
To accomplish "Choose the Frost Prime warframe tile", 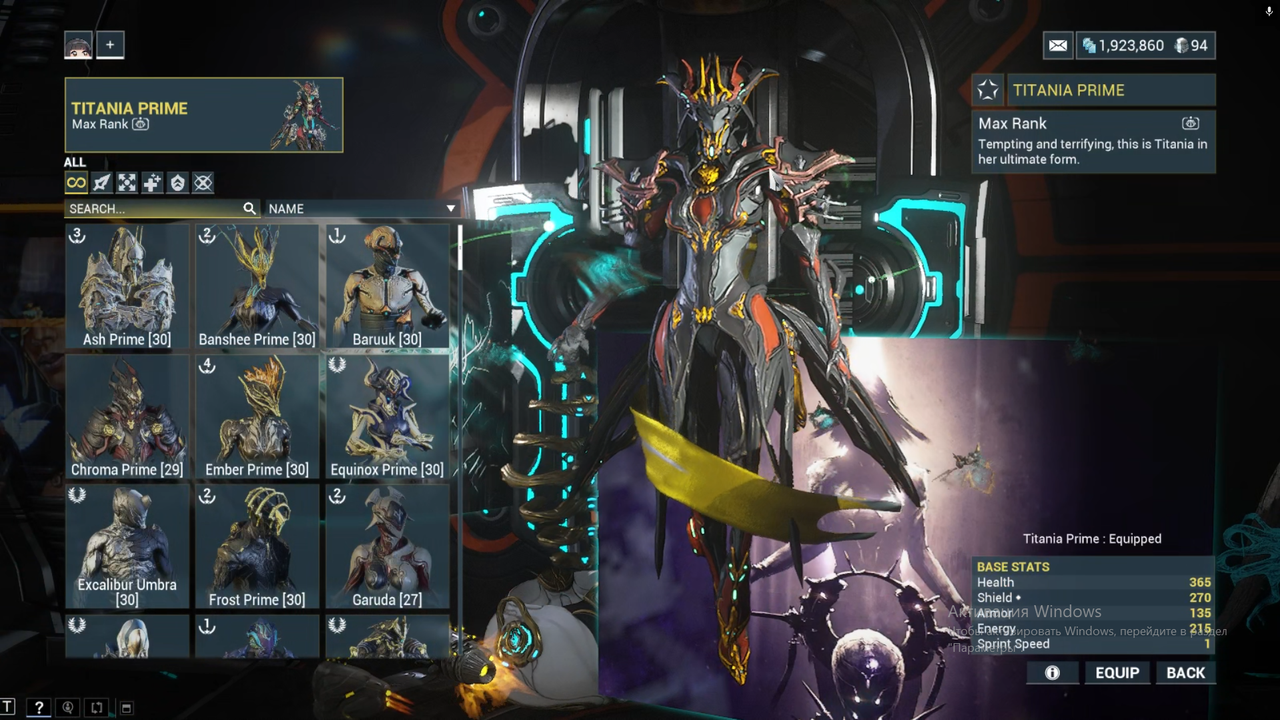I will tap(257, 546).
